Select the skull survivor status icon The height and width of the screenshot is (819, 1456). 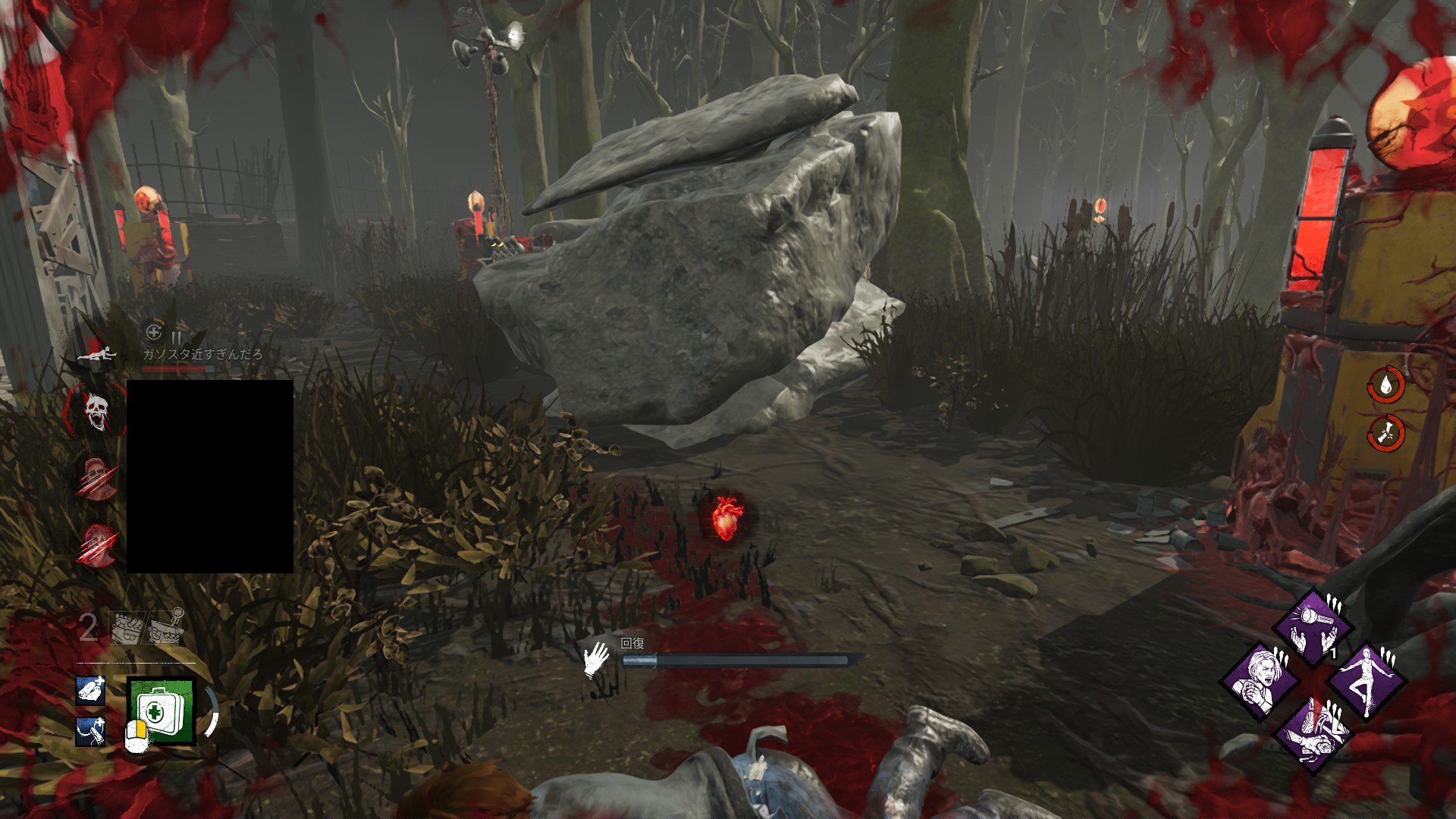pyautogui.click(x=96, y=412)
